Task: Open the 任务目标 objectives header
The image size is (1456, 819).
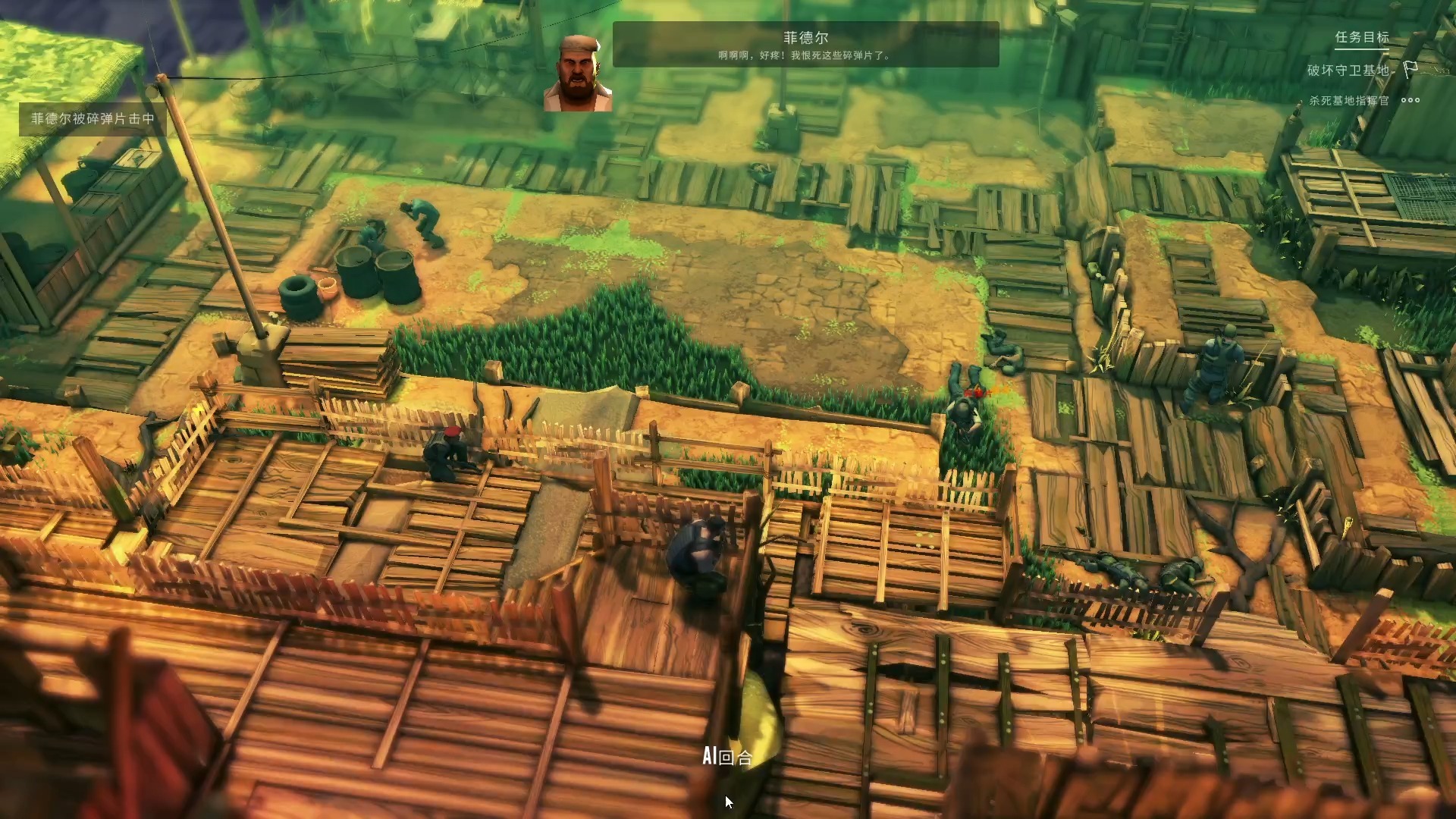Action: click(x=1362, y=37)
